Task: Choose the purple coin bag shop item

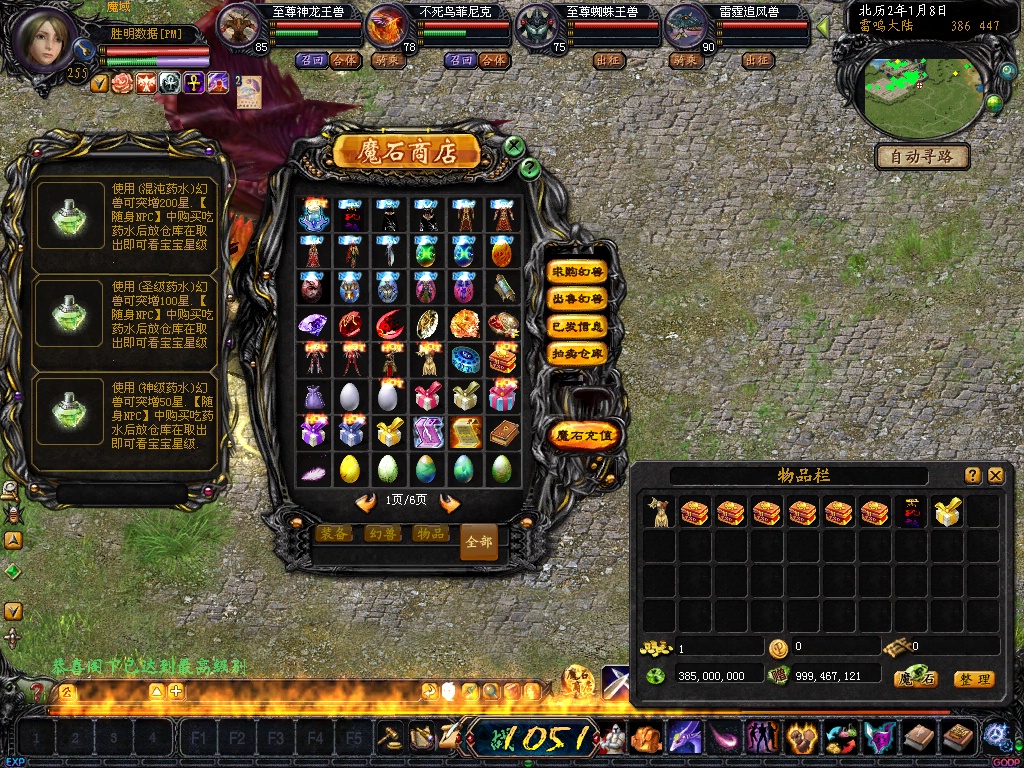Action: 313,396
